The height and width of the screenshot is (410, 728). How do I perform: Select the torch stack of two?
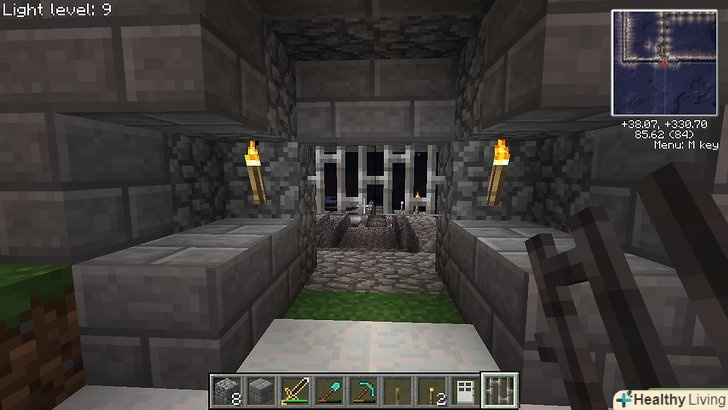pyautogui.click(x=431, y=390)
